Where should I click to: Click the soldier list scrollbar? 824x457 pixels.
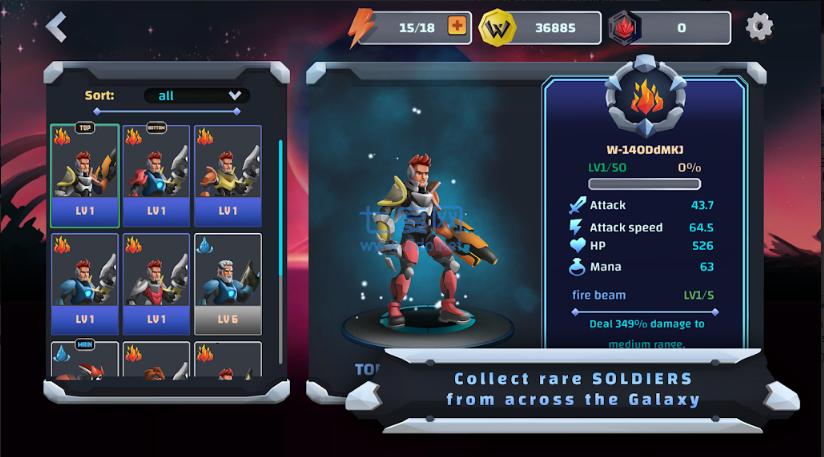click(x=281, y=200)
